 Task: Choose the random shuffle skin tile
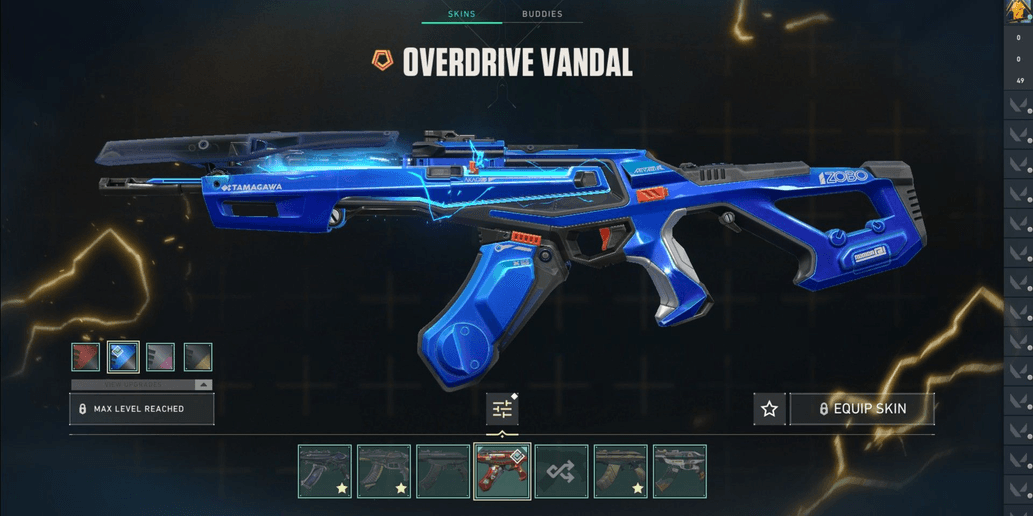click(561, 471)
